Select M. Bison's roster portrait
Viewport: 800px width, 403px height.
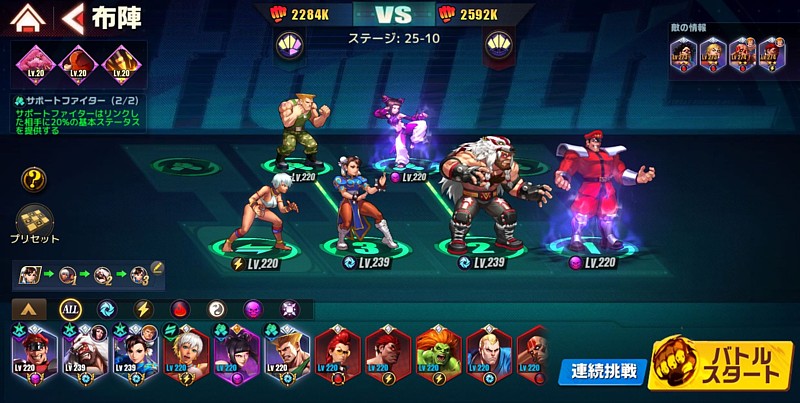click(35, 357)
